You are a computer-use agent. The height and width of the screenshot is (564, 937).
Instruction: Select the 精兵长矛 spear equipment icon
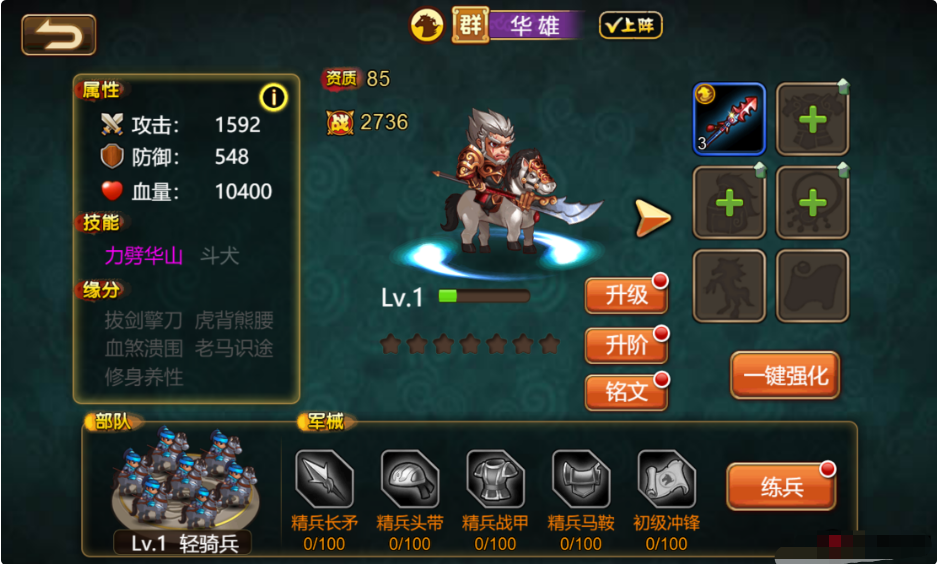pos(324,480)
